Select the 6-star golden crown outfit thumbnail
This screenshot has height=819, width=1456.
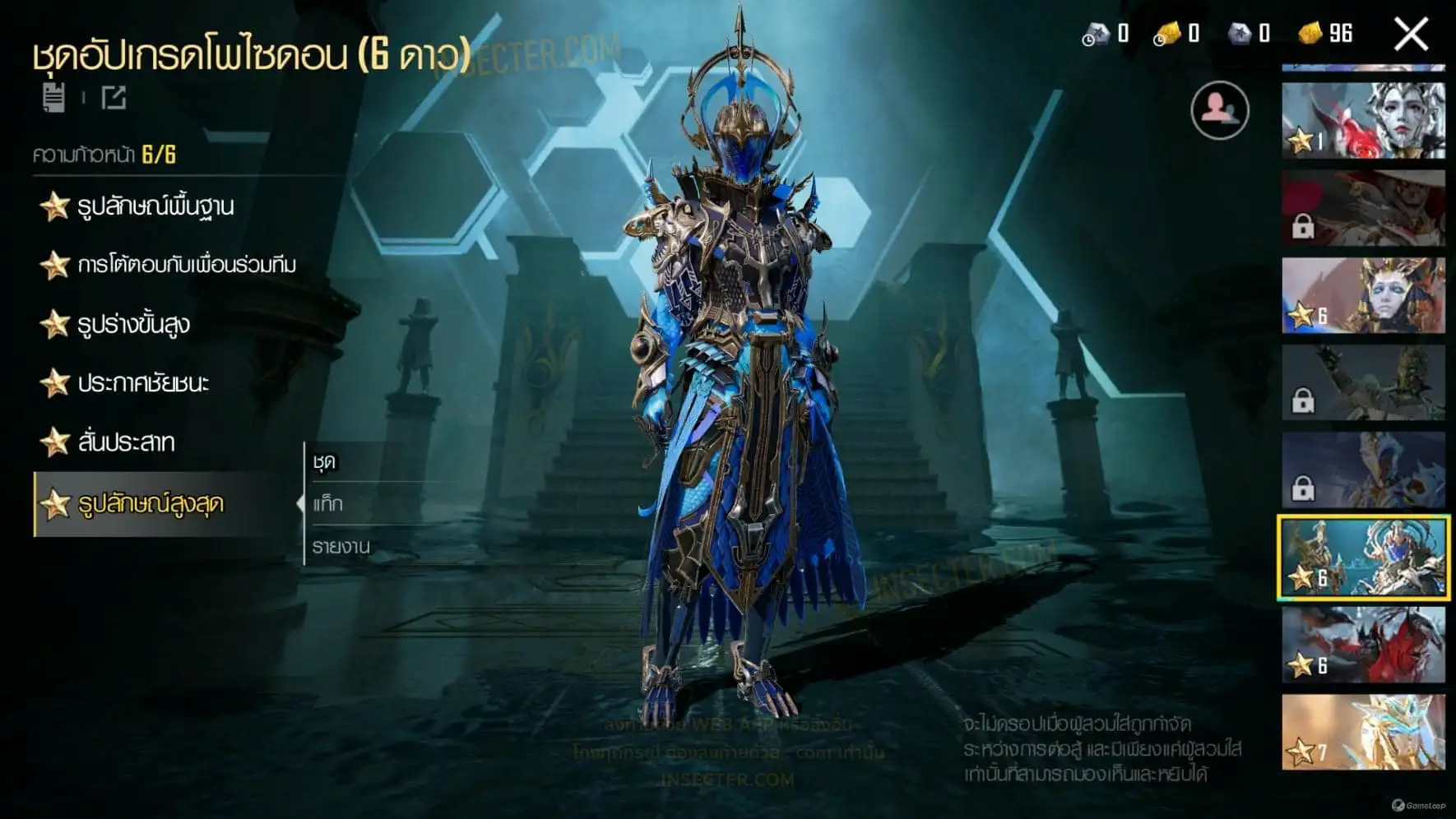[1363, 296]
